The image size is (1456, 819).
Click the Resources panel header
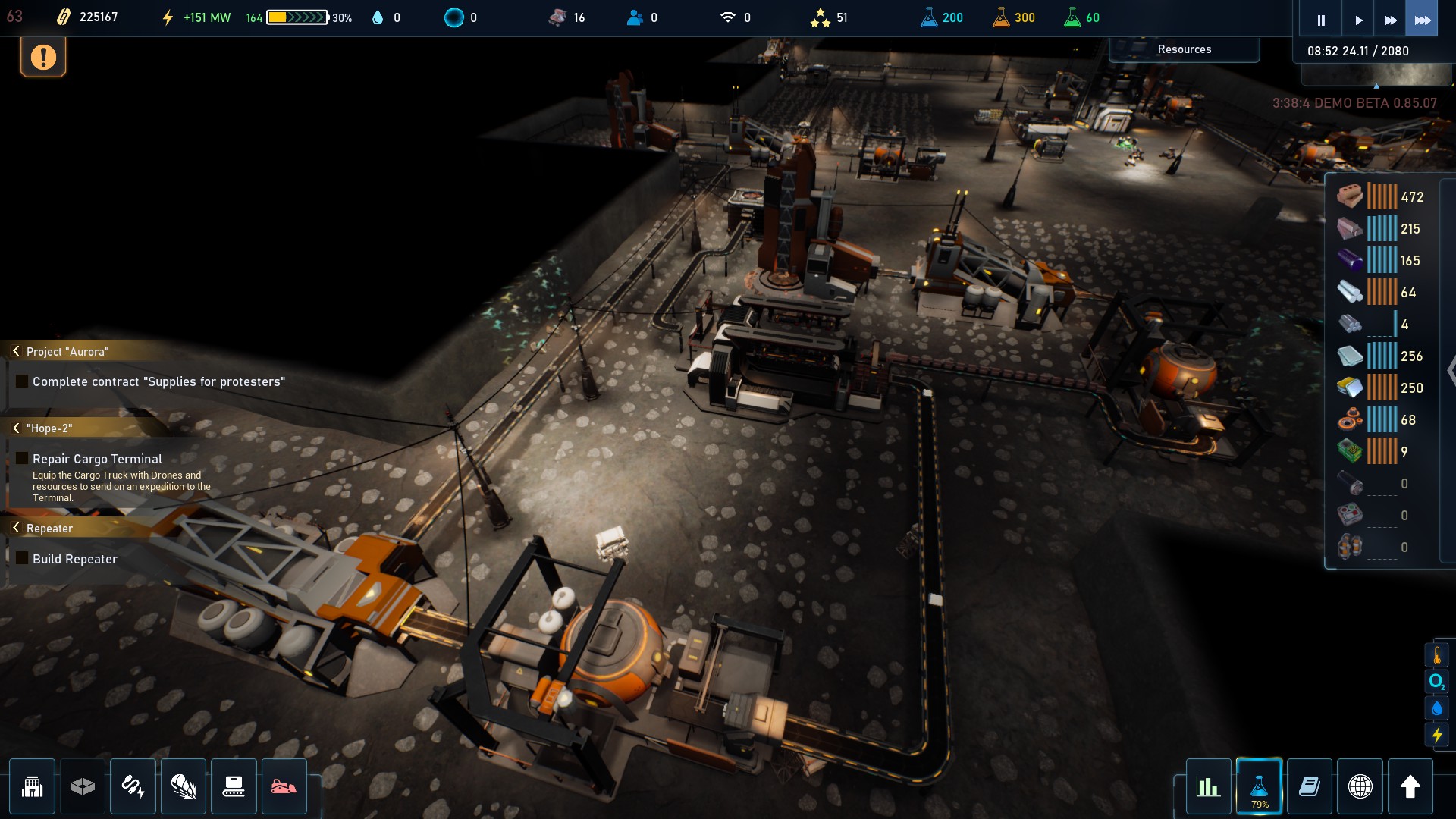(1184, 49)
